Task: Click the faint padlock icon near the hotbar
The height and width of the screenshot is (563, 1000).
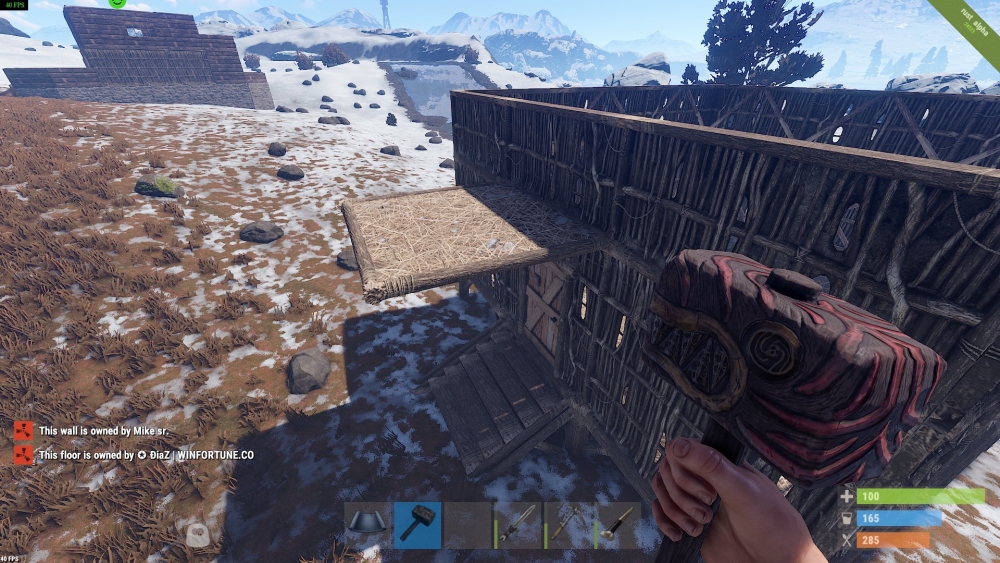Action: [198, 535]
